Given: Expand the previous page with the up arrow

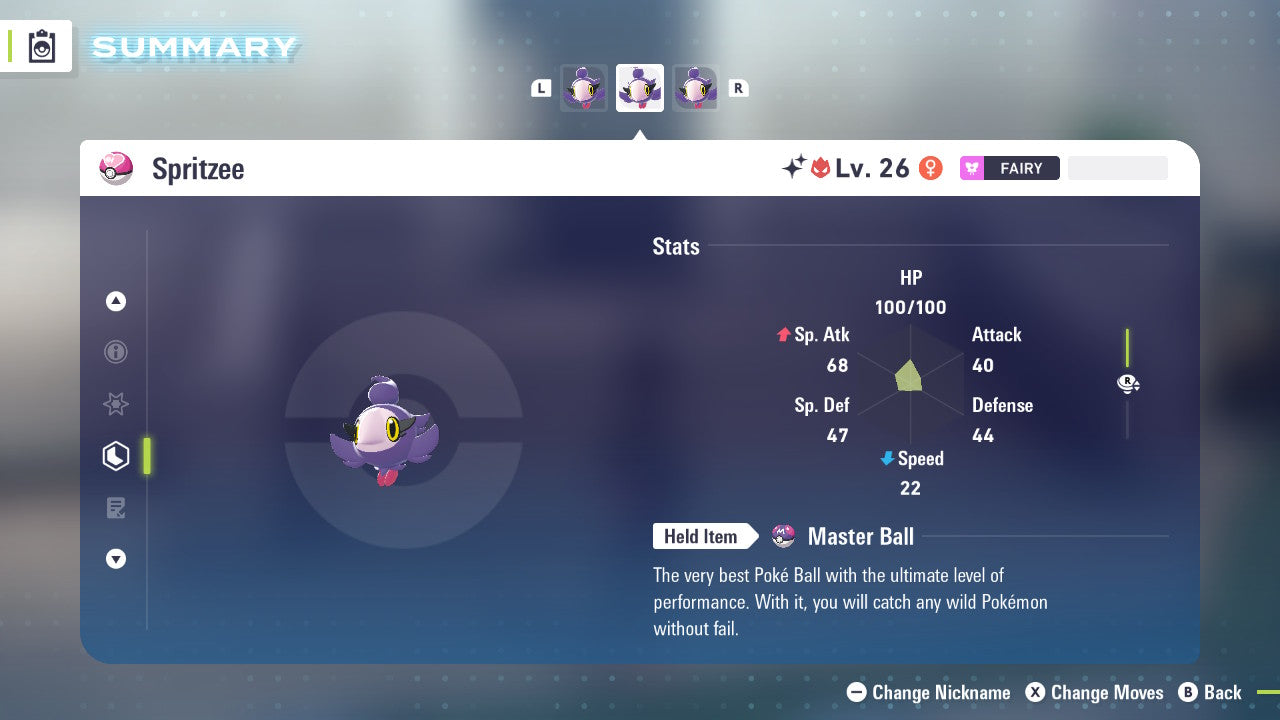Looking at the screenshot, I should (x=115, y=301).
